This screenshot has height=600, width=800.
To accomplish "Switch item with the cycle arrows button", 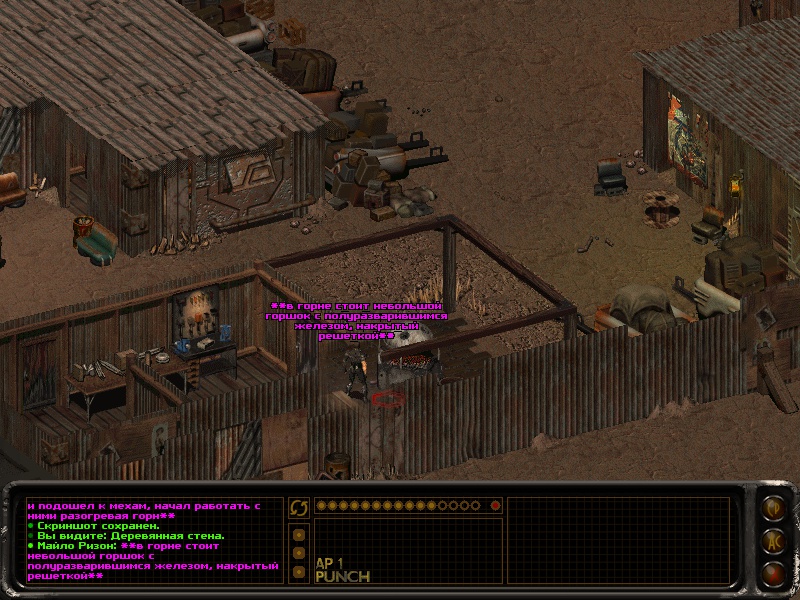I will 298,508.
